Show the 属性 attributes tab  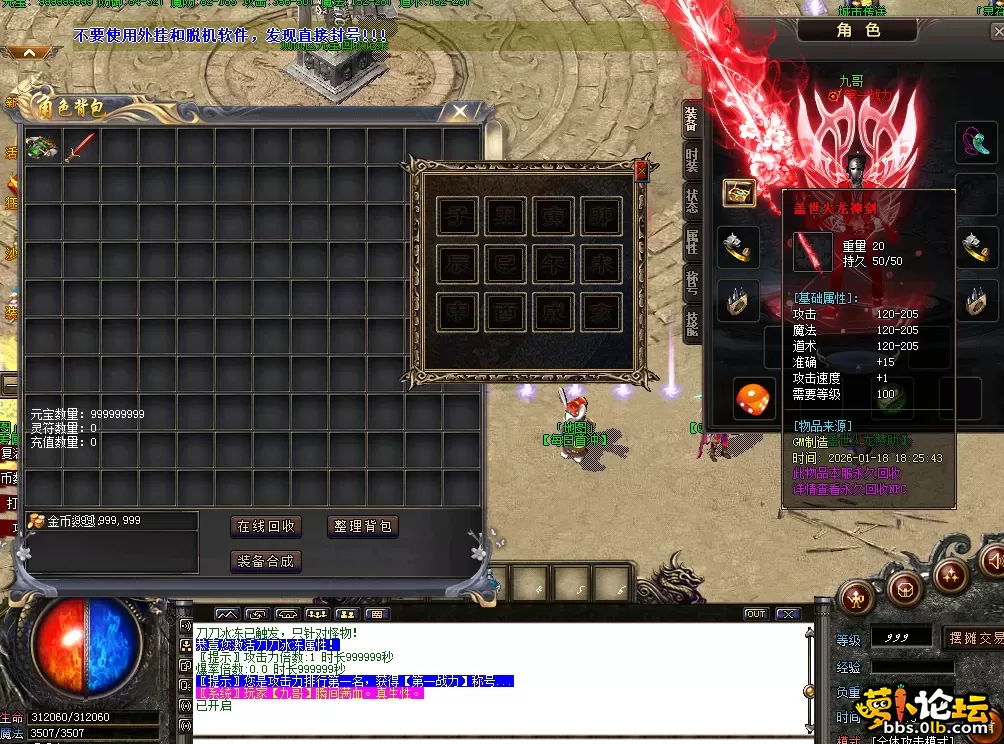pyautogui.click(x=692, y=241)
